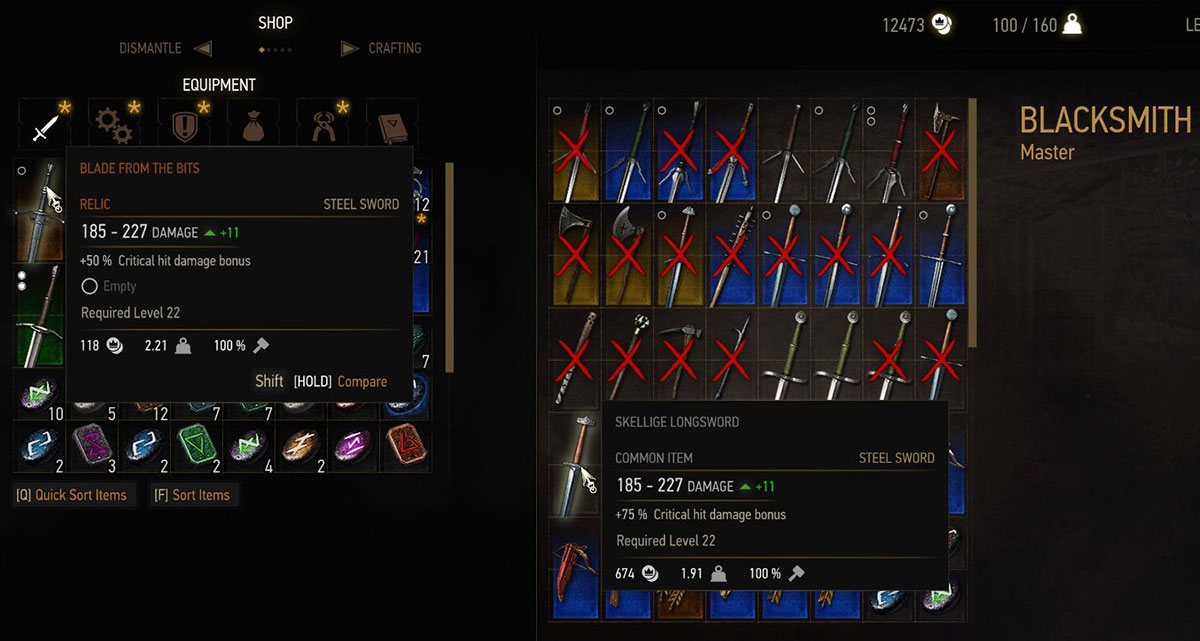Image resolution: width=1200 pixels, height=641 pixels.
Task: Open the pouch category tab
Action: (253, 126)
